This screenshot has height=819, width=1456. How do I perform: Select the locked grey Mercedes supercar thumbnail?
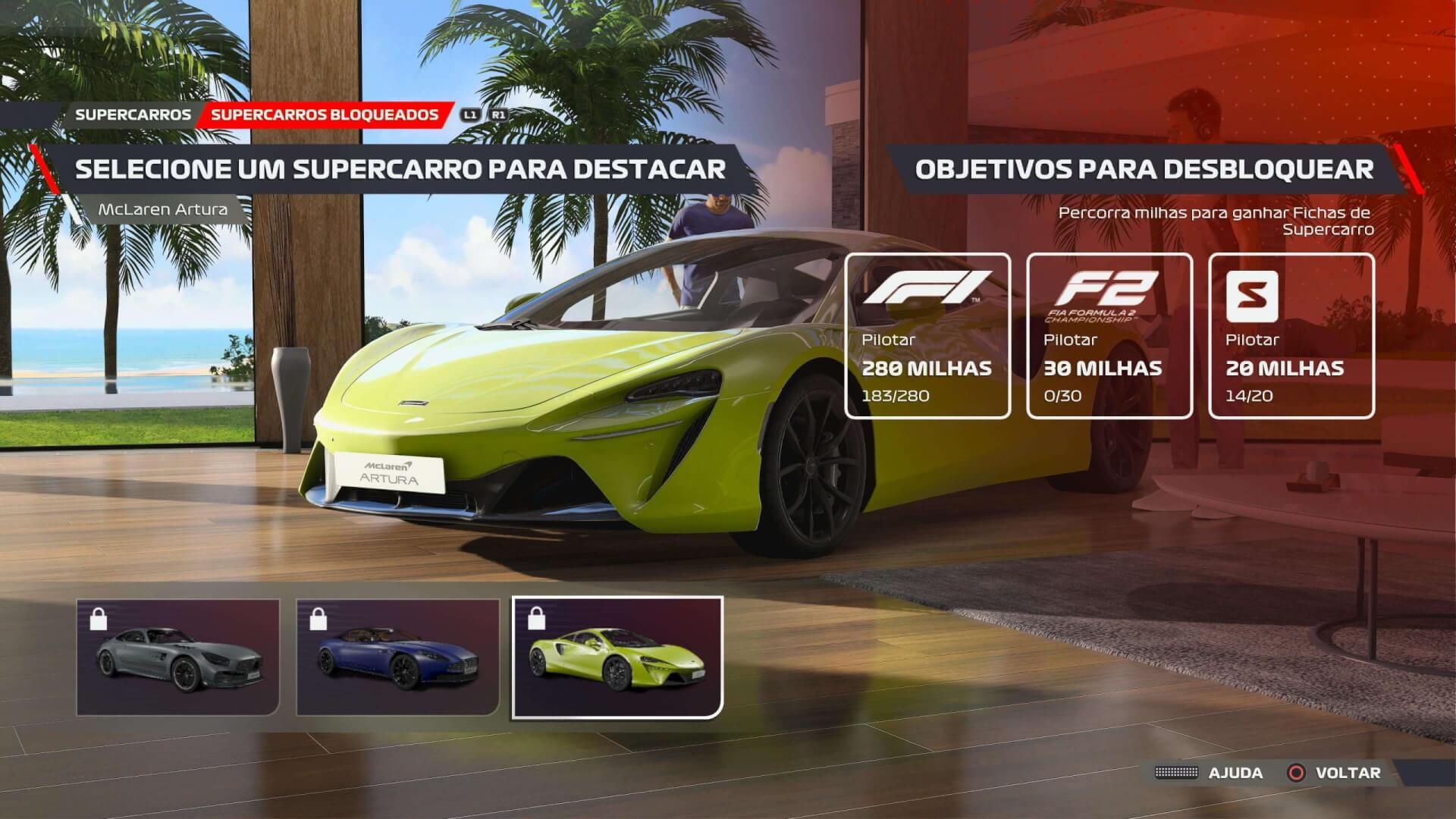tap(178, 657)
